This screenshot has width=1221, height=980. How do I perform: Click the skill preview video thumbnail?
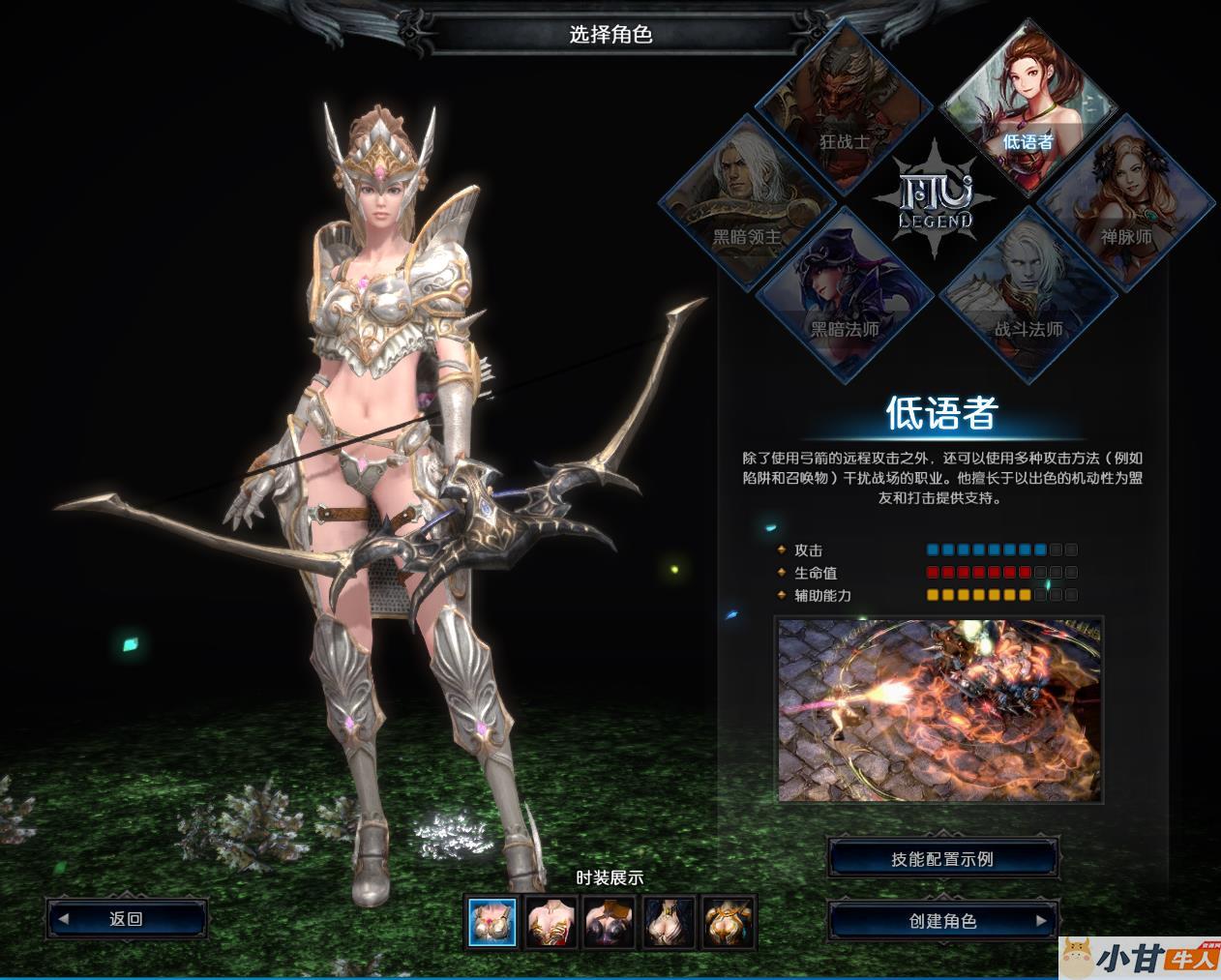coord(939,711)
